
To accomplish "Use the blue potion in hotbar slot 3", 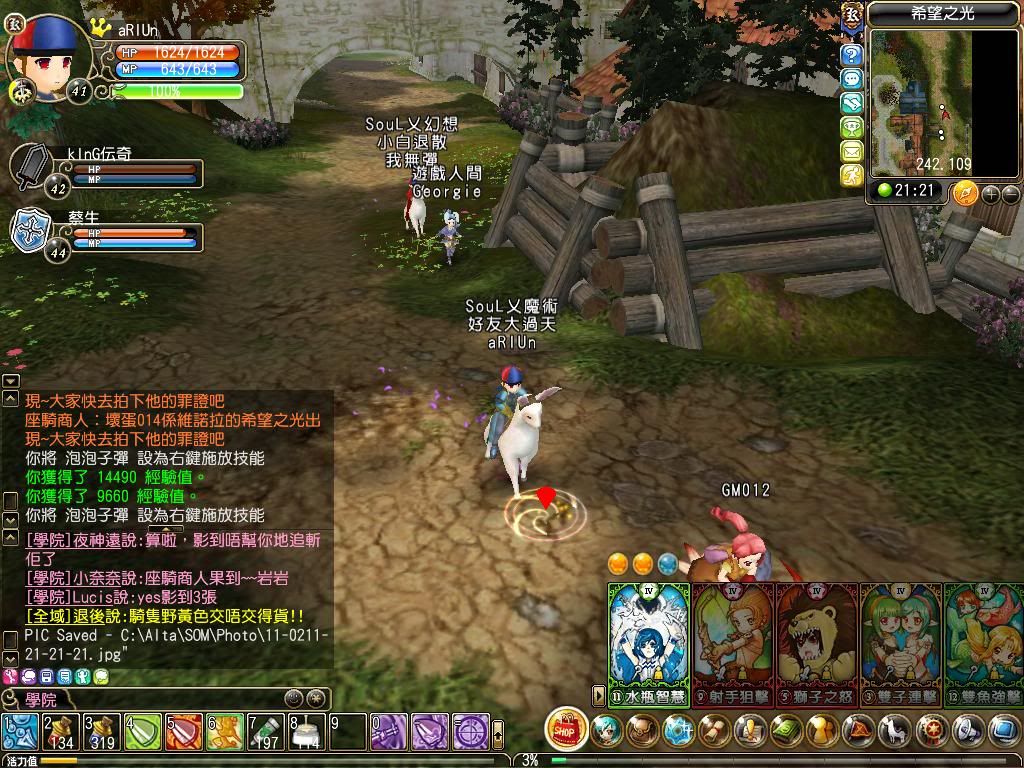I will click(101, 732).
